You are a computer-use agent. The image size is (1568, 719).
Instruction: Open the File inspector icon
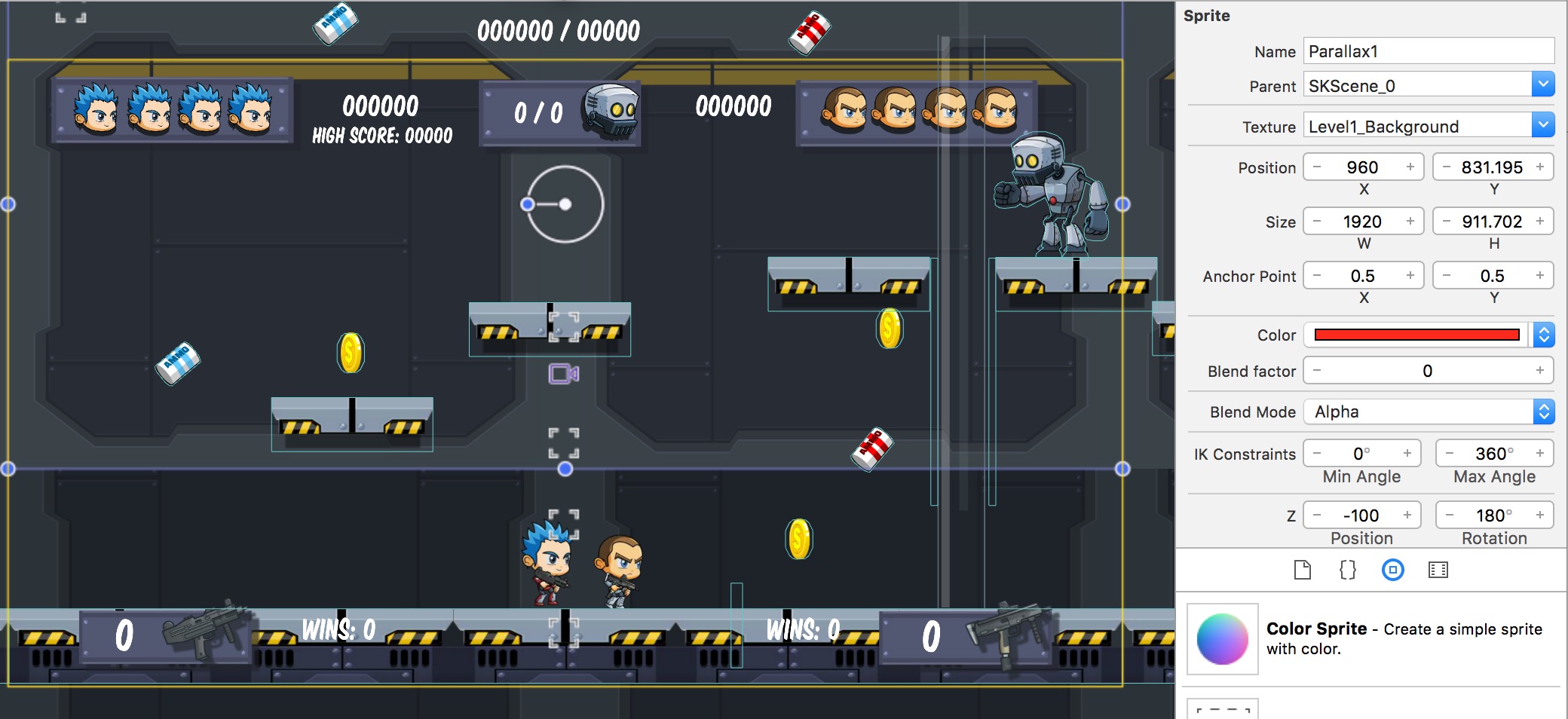pos(1303,571)
